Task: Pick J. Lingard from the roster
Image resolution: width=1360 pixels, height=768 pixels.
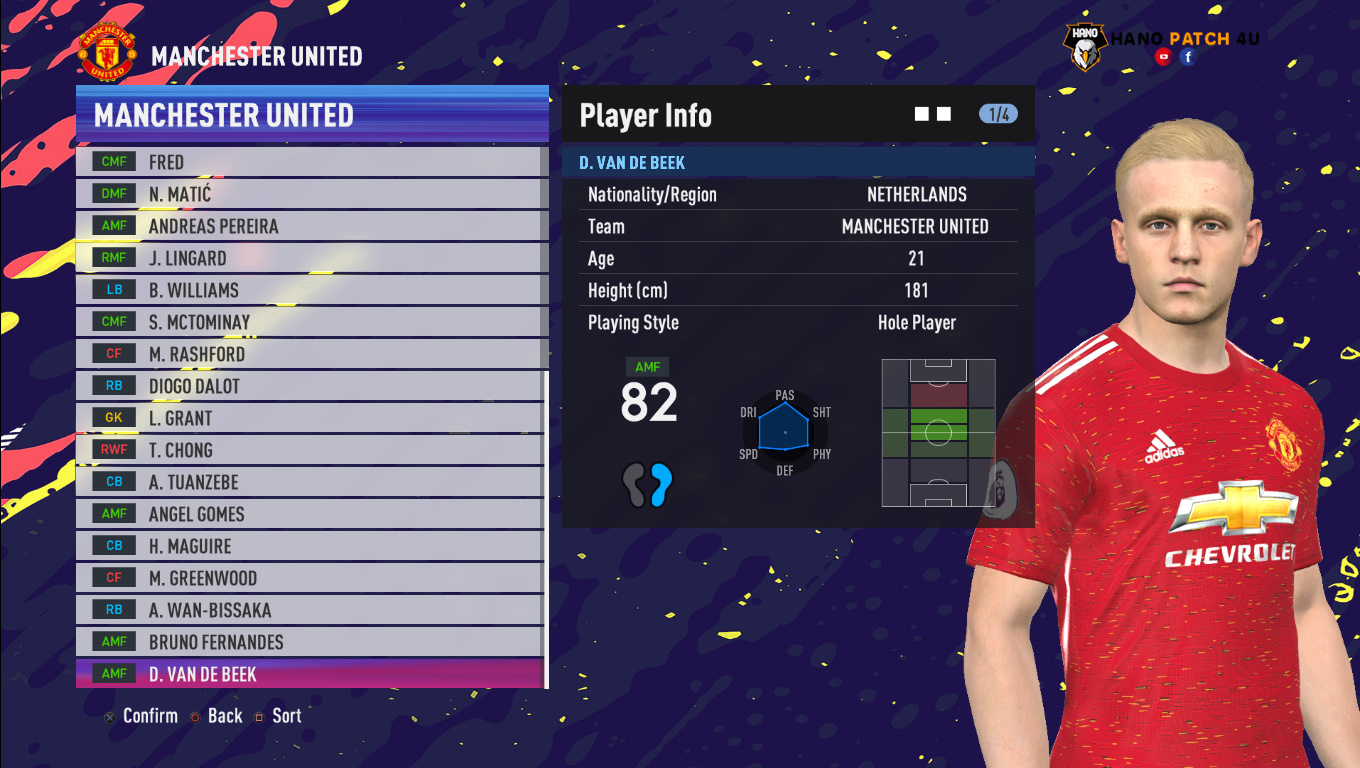Action: [x=310, y=258]
